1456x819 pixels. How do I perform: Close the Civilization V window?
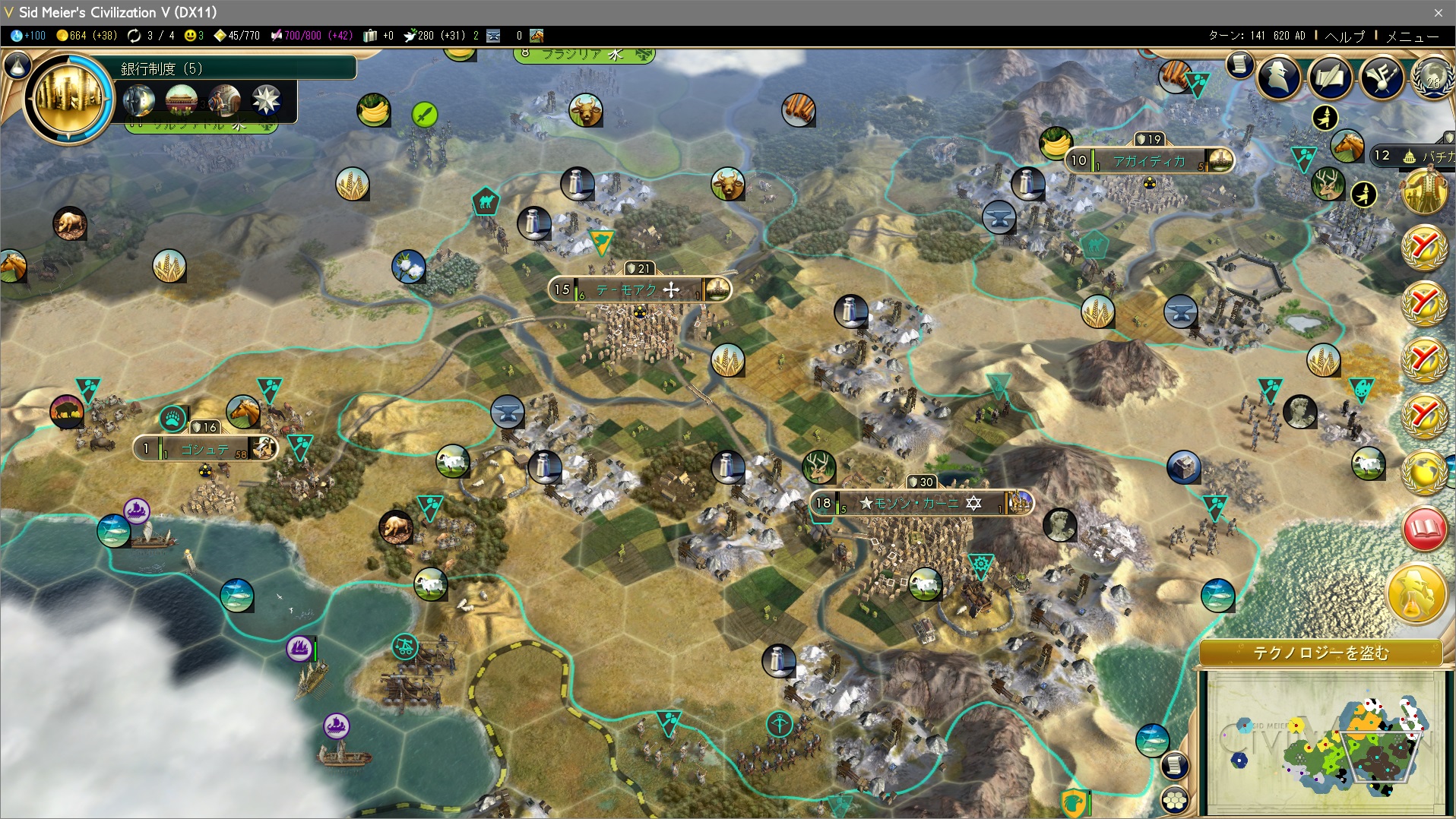coord(1438,12)
